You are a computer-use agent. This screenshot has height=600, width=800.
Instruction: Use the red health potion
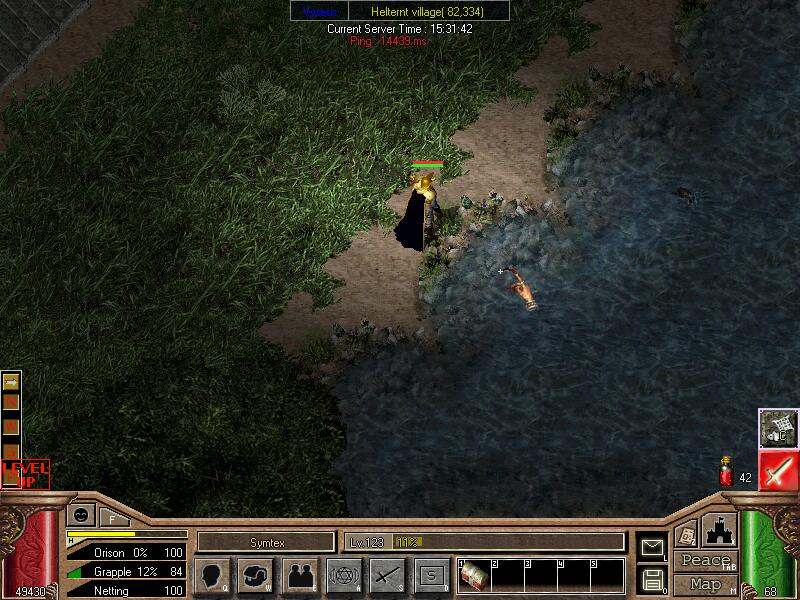pos(726,473)
